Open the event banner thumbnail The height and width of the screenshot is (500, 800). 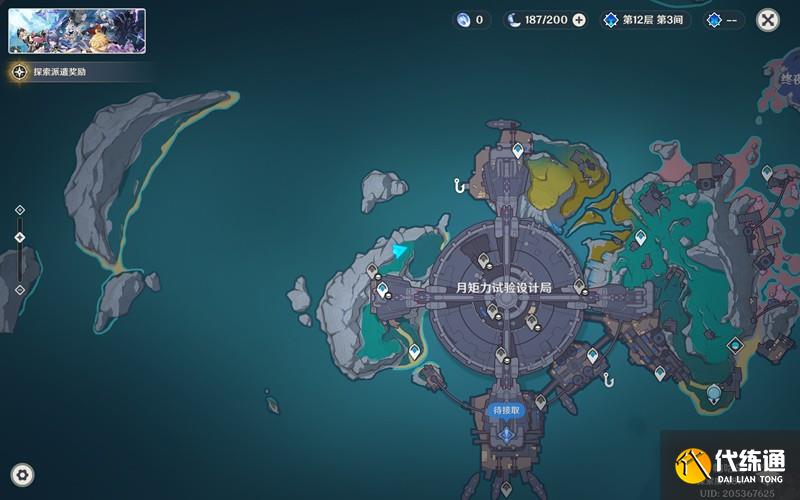(x=77, y=31)
